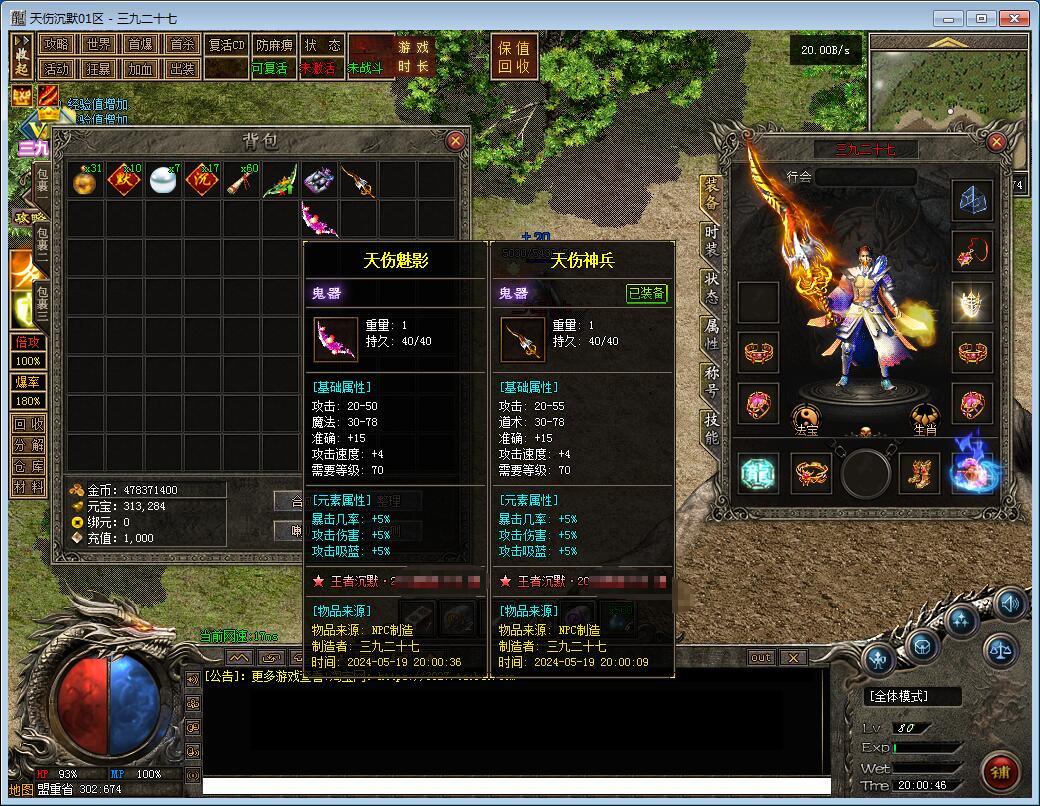Collapse the top menu with 收起
Image resolution: width=1040 pixels, height=806 pixels.
pos(22,57)
